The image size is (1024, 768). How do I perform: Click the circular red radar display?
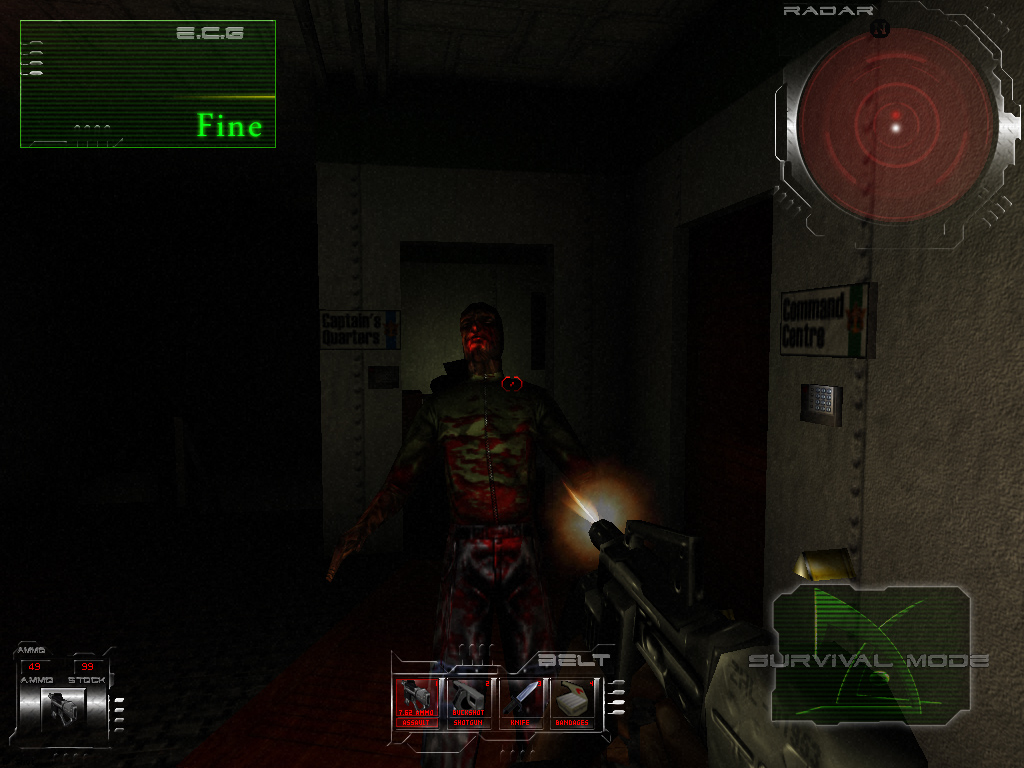click(896, 125)
